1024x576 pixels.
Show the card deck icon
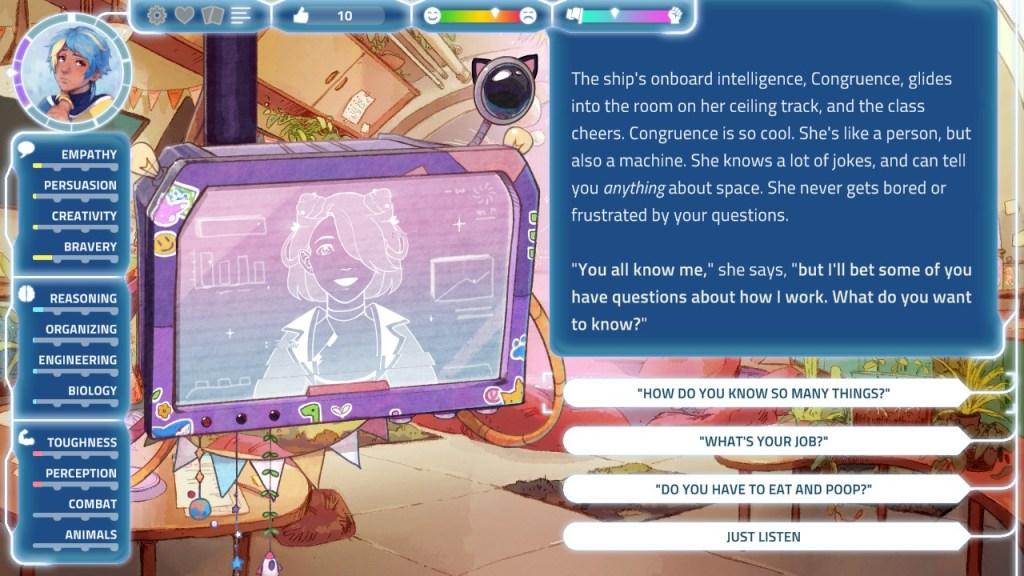coord(212,15)
